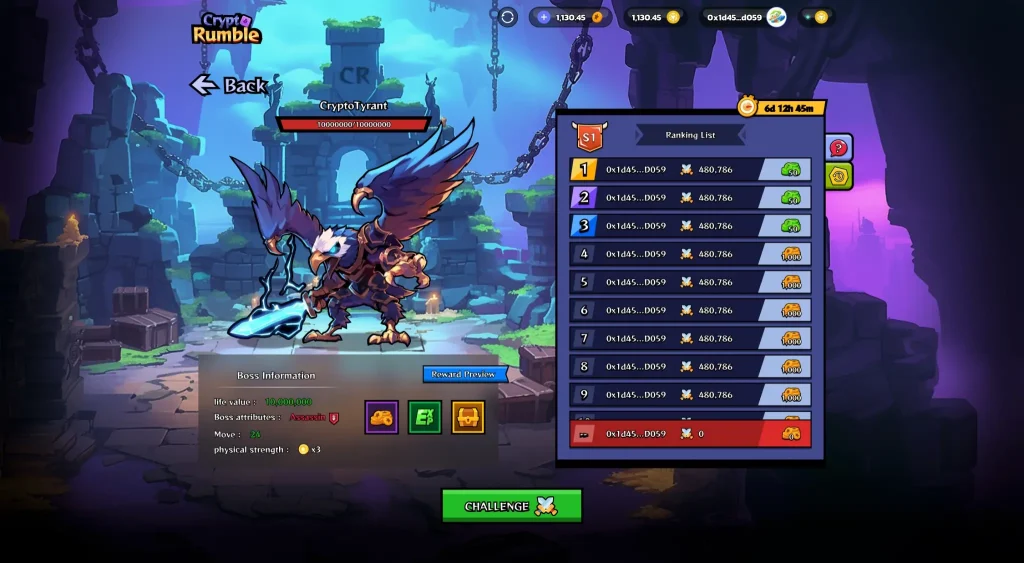Select the rank 1 ranking row

click(690, 170)
